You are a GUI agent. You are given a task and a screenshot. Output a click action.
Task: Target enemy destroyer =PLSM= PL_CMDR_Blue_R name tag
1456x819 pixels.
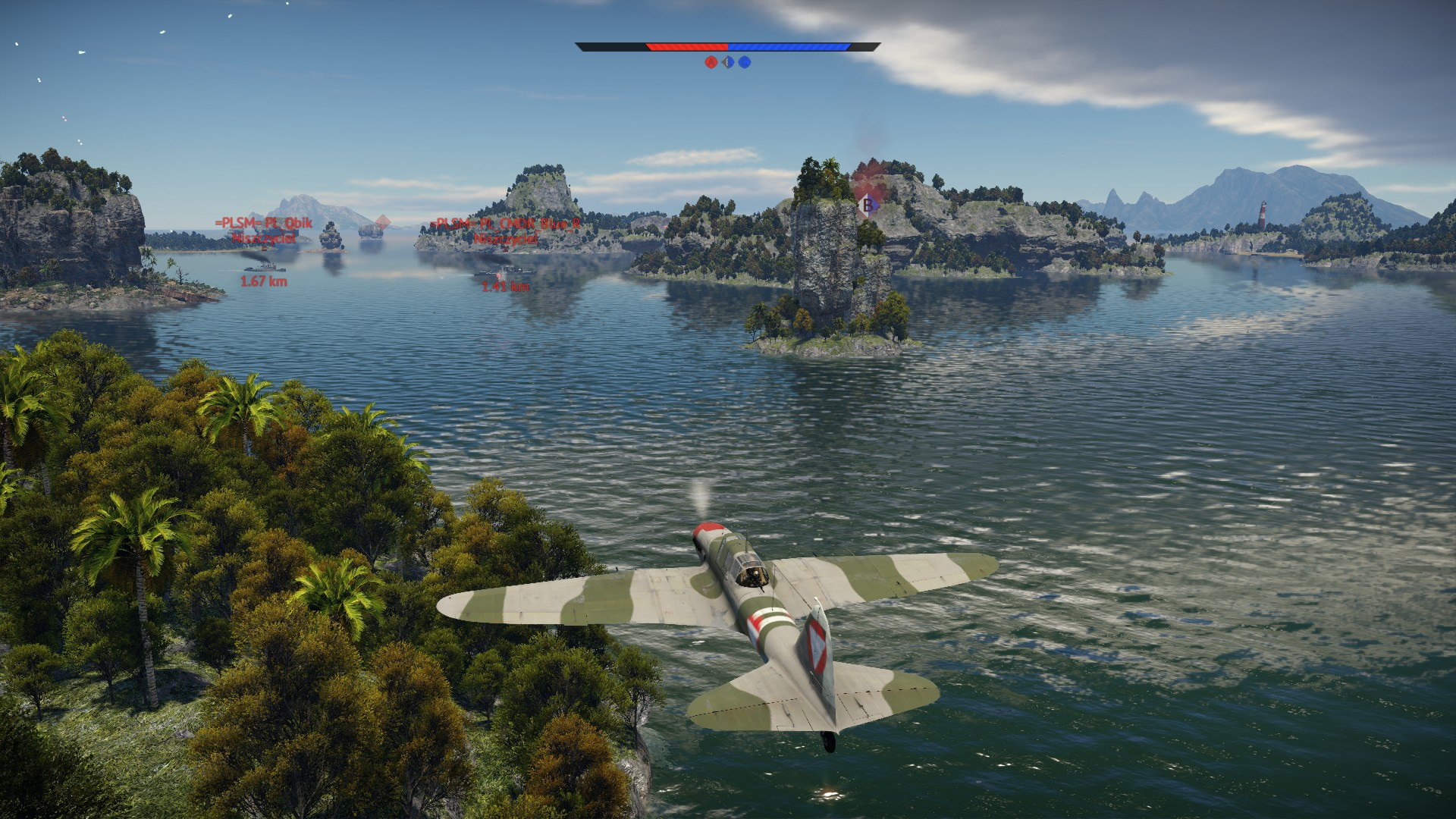click(505, 224)
